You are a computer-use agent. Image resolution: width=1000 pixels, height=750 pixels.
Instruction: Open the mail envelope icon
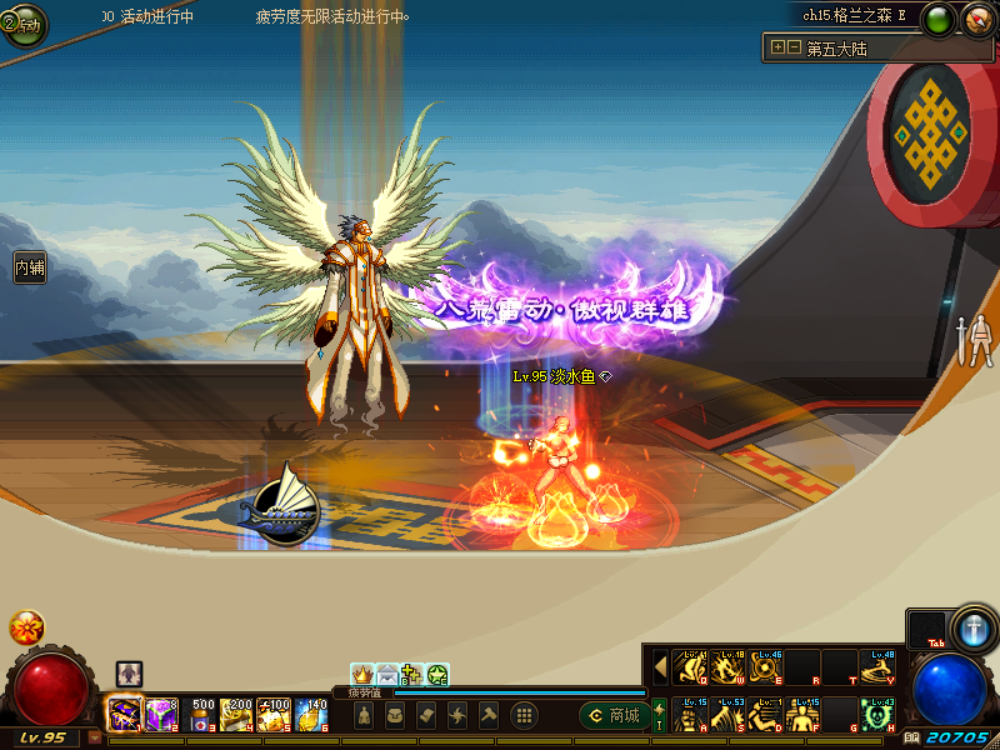(387, 675)
